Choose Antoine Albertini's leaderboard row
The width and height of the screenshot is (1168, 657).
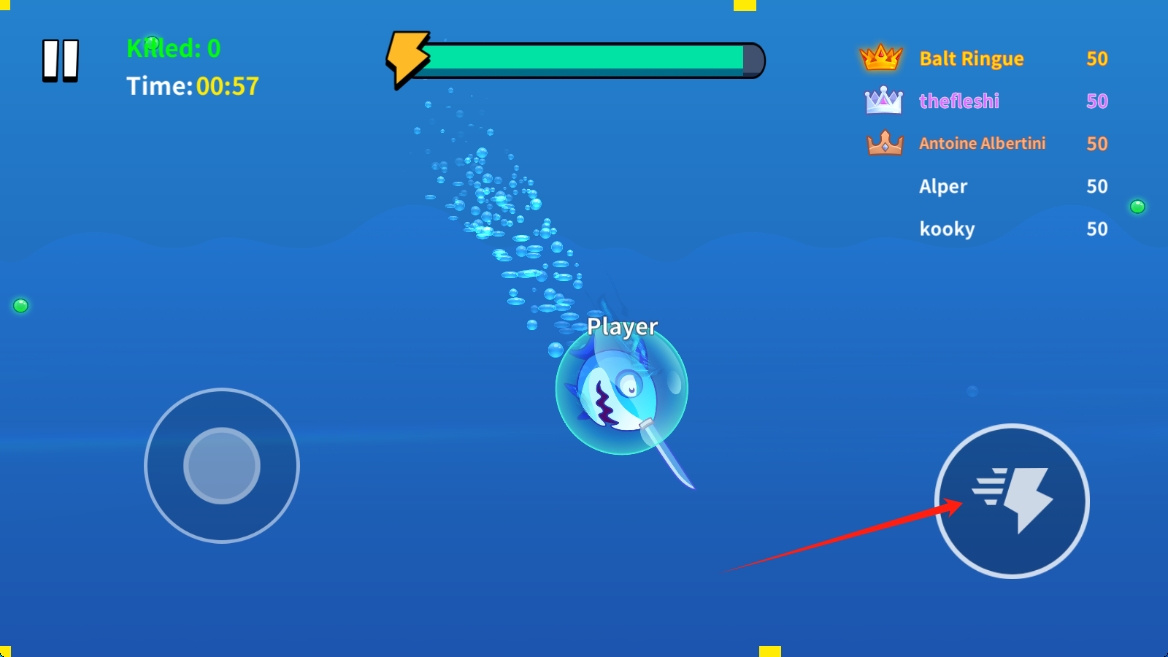click(982, 144)
